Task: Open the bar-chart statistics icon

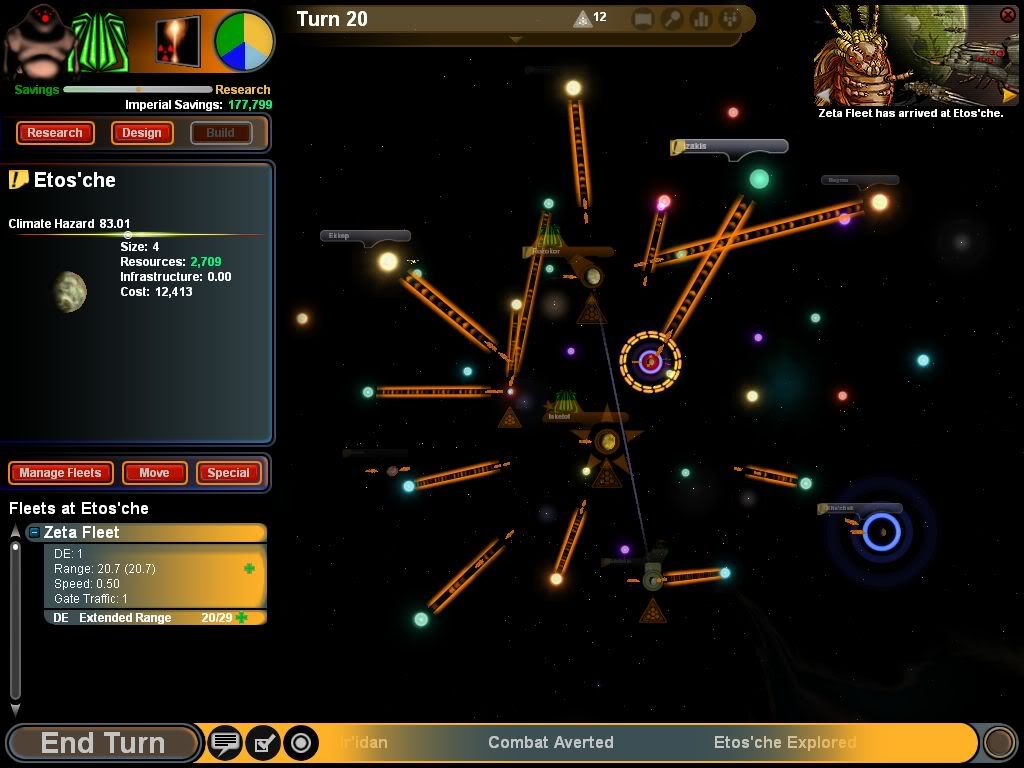Action: click(x=700, y=19)
